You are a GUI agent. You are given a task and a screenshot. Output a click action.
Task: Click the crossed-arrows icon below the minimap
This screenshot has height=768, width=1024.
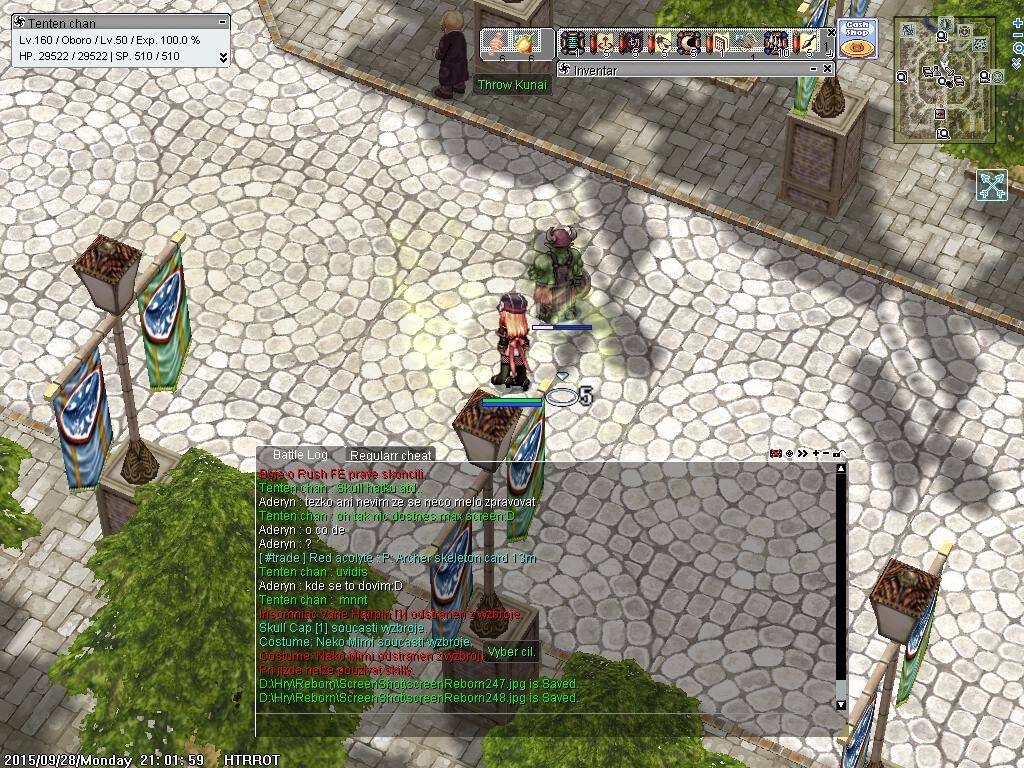(992, 185)
